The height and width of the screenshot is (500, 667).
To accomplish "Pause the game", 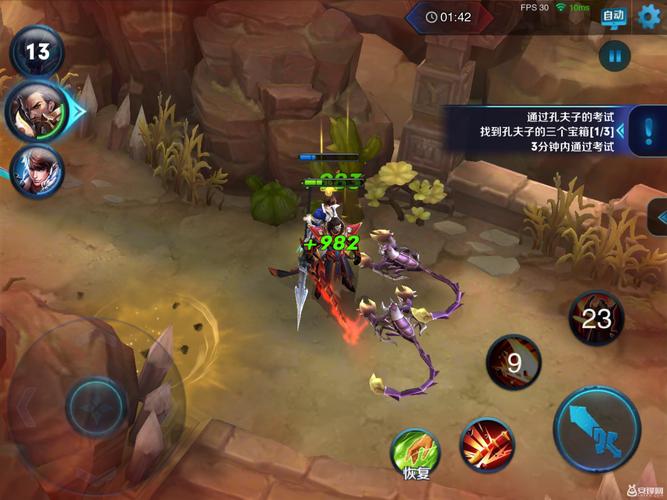I will click(614, 56).
